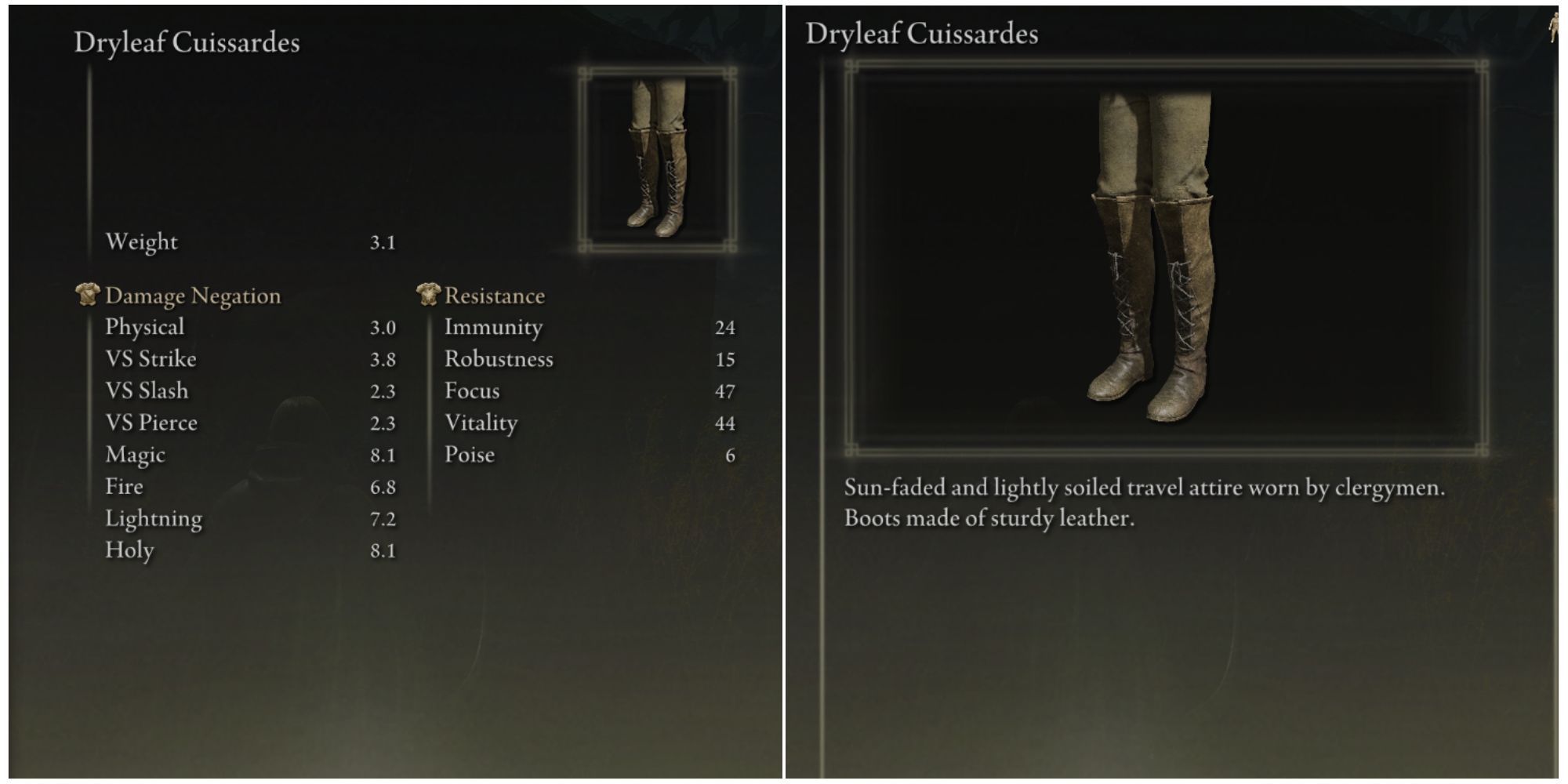Click the armor icon beside Resistance

point(427,296)
